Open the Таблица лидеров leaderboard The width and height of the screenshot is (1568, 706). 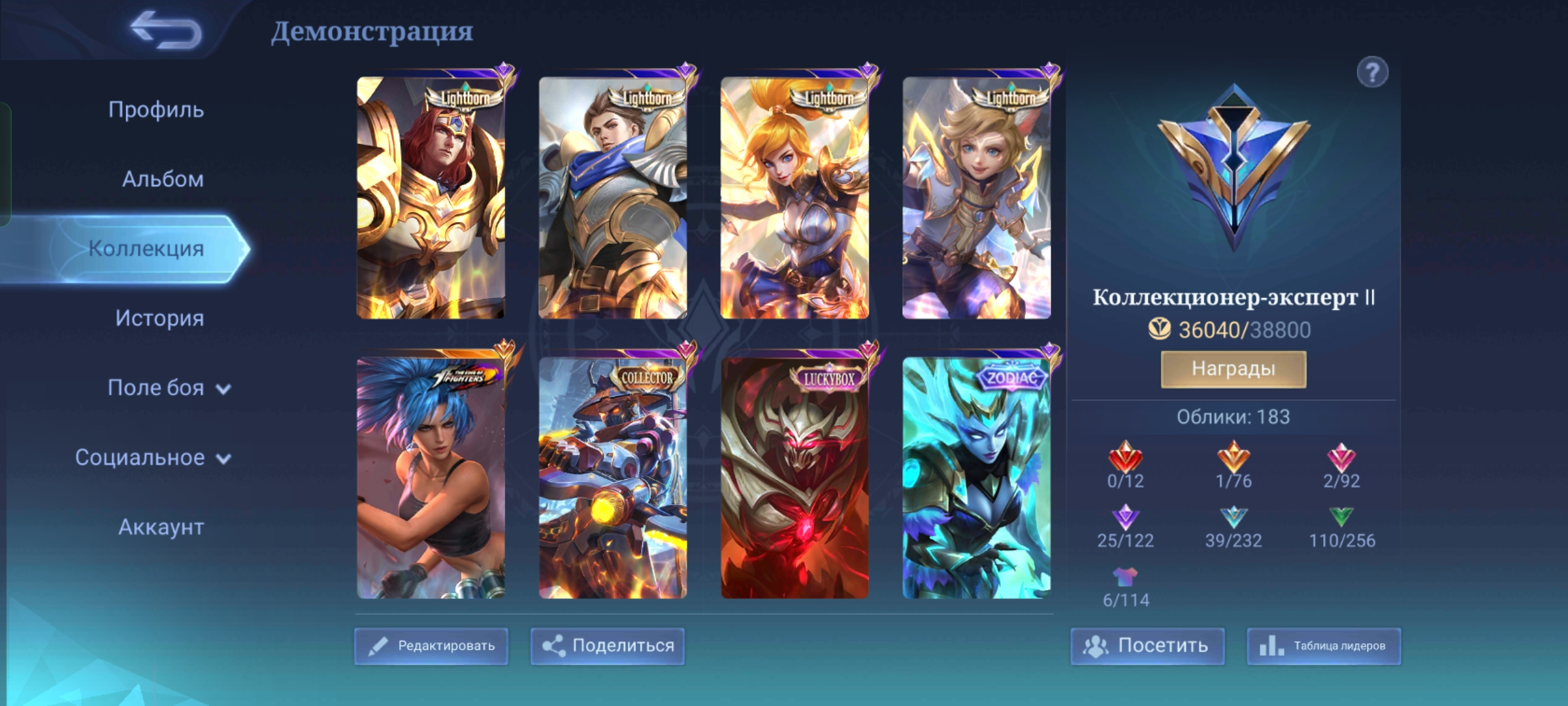pos(1324,646)
